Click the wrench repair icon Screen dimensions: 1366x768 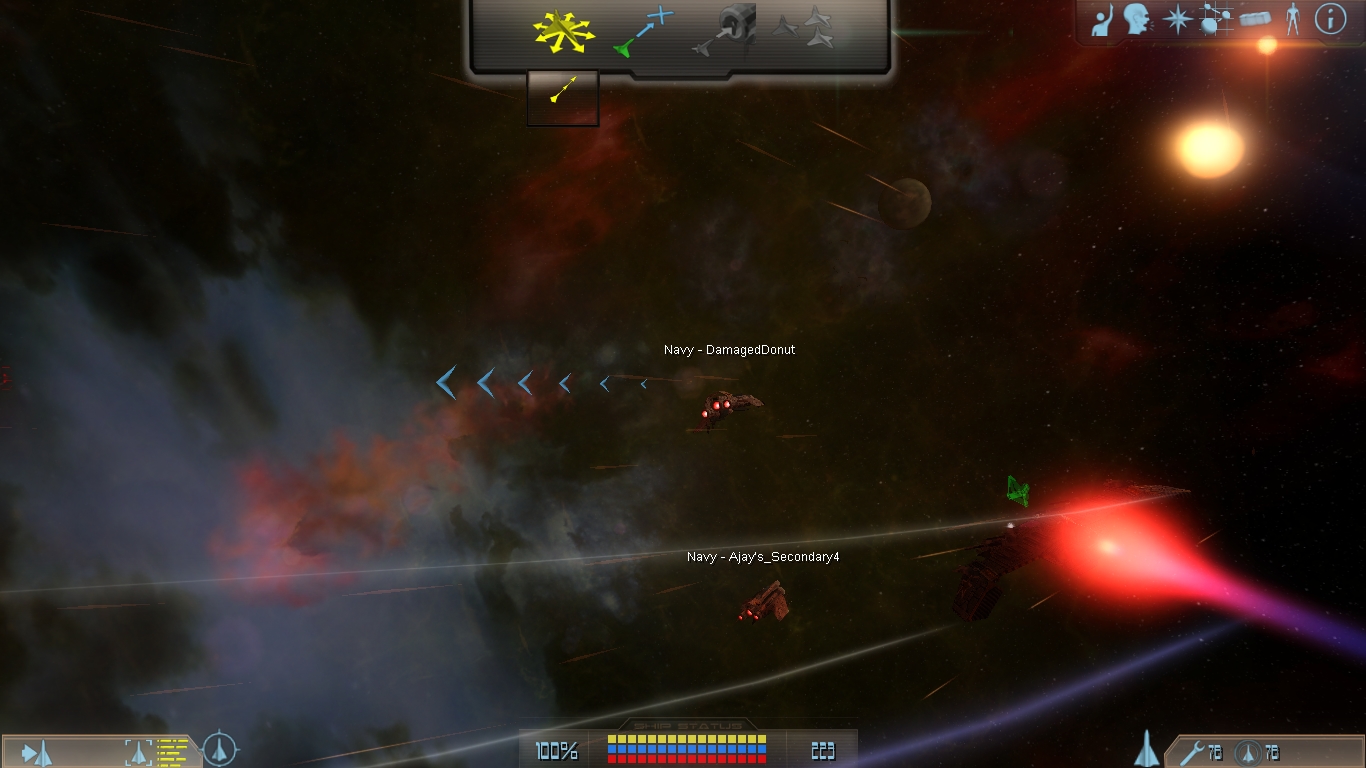pos(1190,752)
